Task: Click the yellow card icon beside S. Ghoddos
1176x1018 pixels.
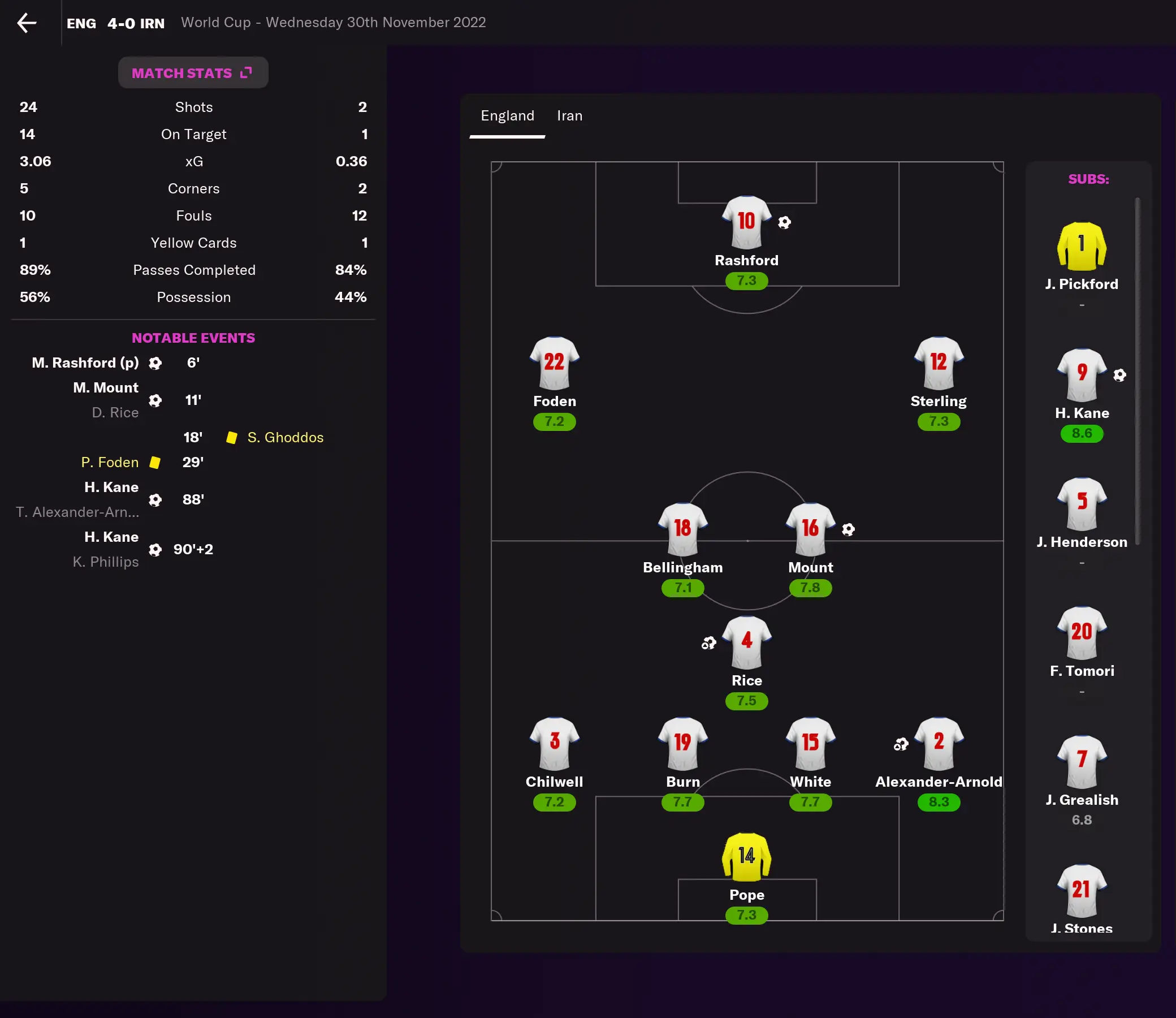Action: [232, 437]
